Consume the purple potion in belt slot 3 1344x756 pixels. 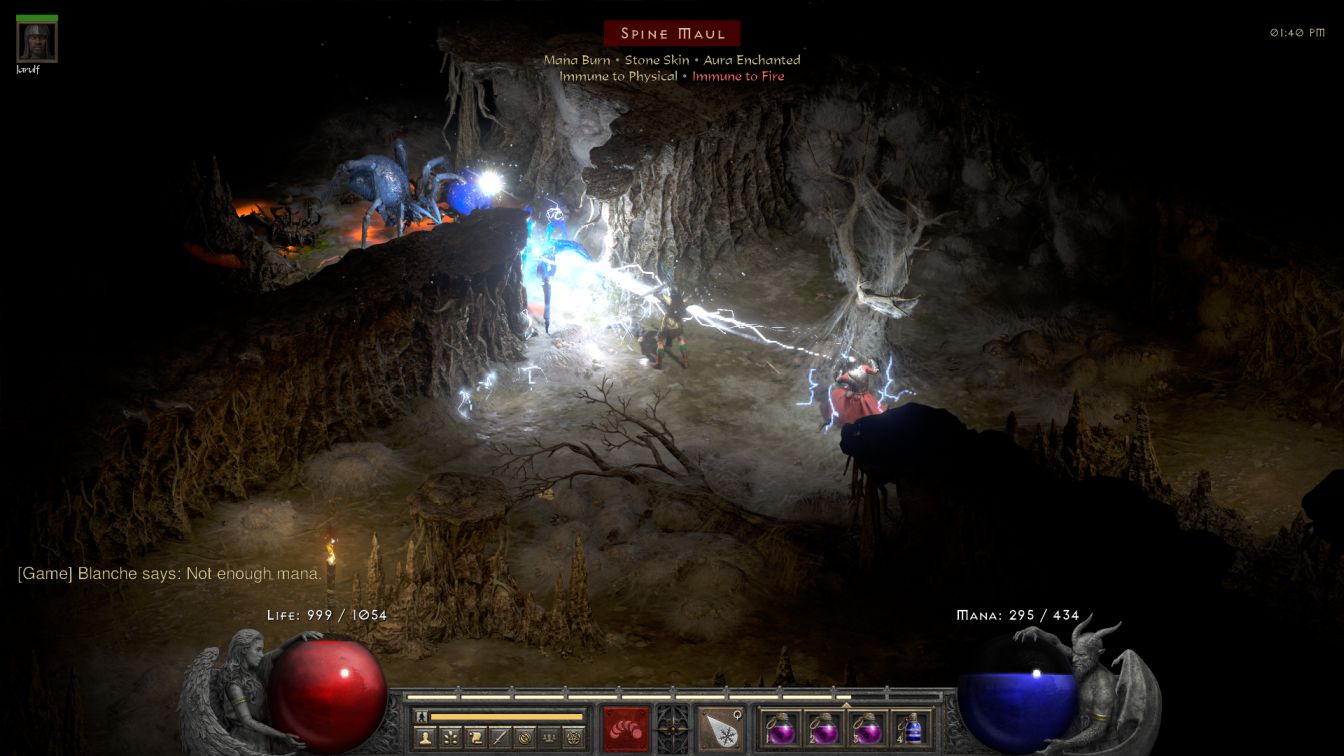[867, 728]
